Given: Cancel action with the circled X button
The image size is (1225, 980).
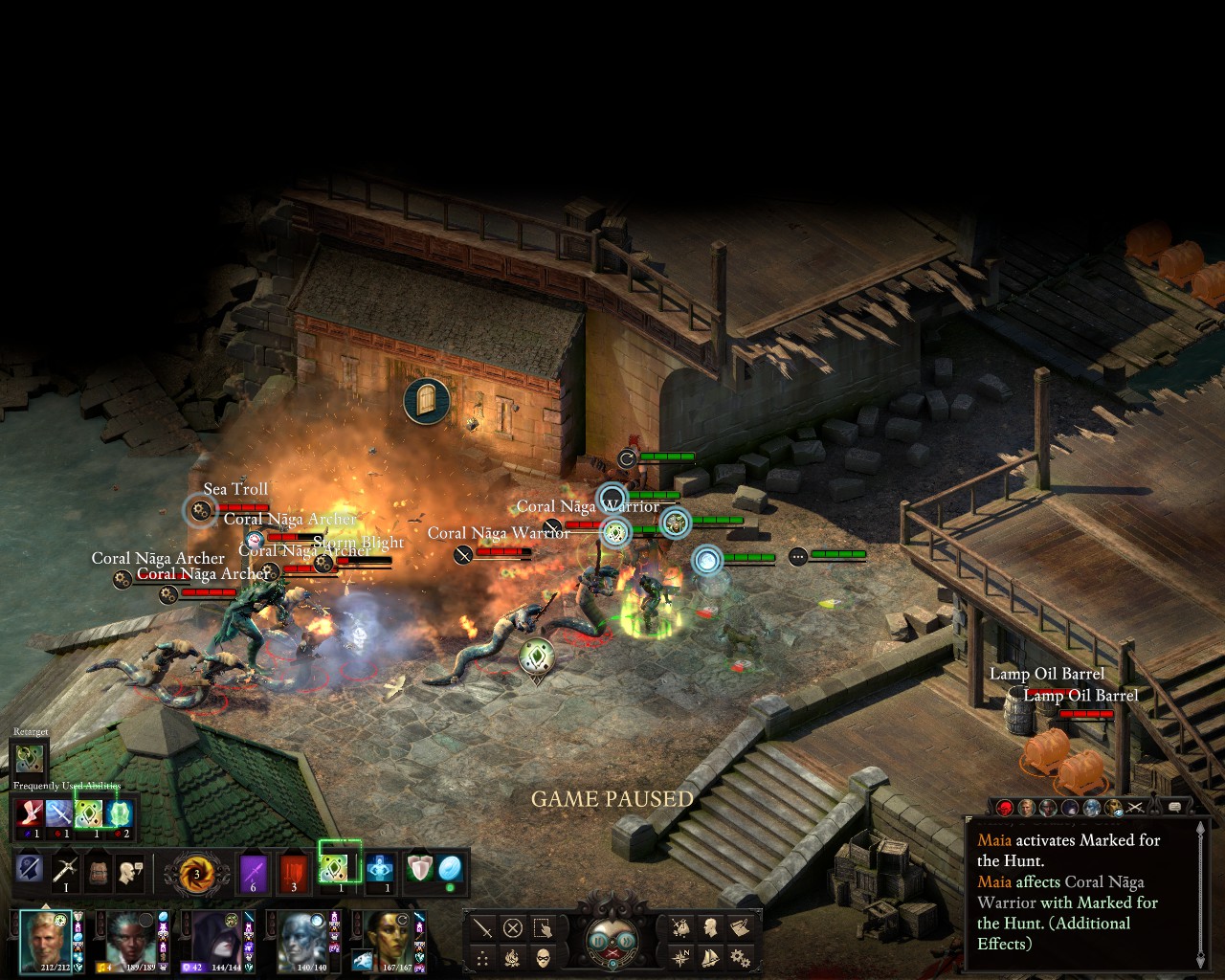Looking at the screenshot, I should pyautogui.click(x=513, y=927).
